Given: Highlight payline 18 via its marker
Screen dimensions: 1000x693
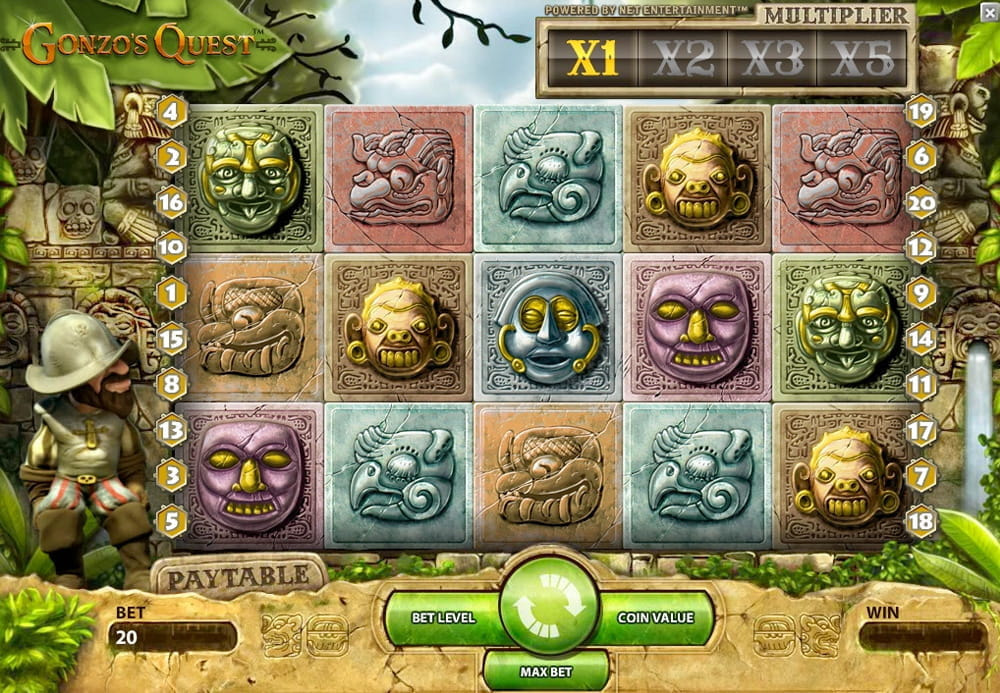Looking at the screenshot, I should click(x=919, y=519).
